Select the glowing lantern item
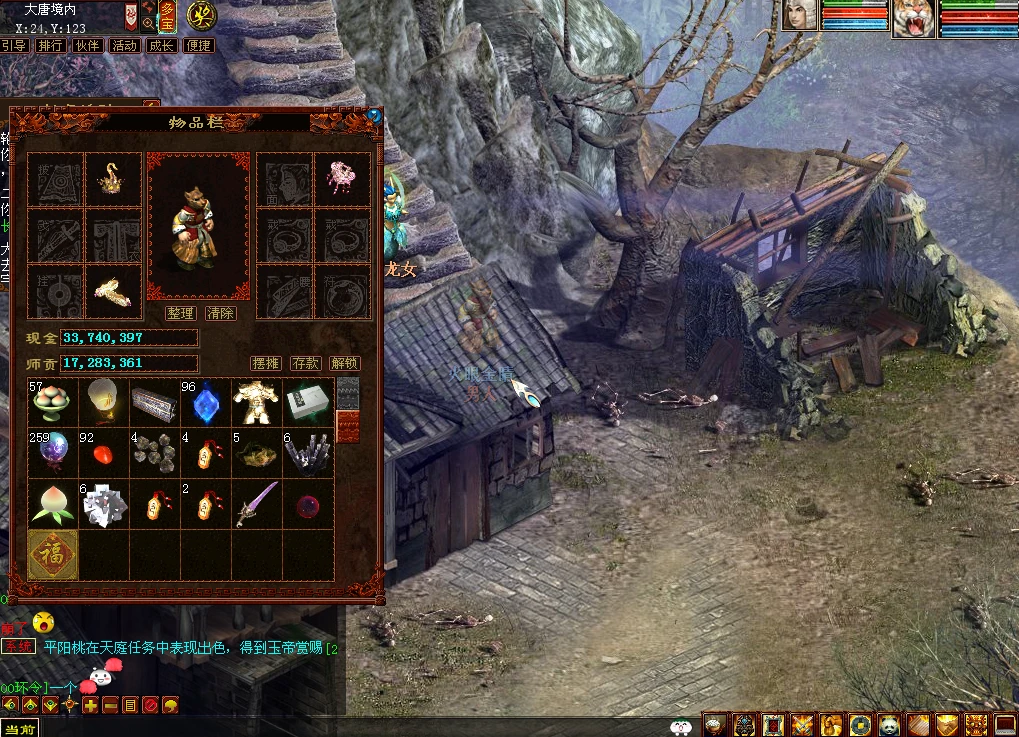 tap(104, 402)
